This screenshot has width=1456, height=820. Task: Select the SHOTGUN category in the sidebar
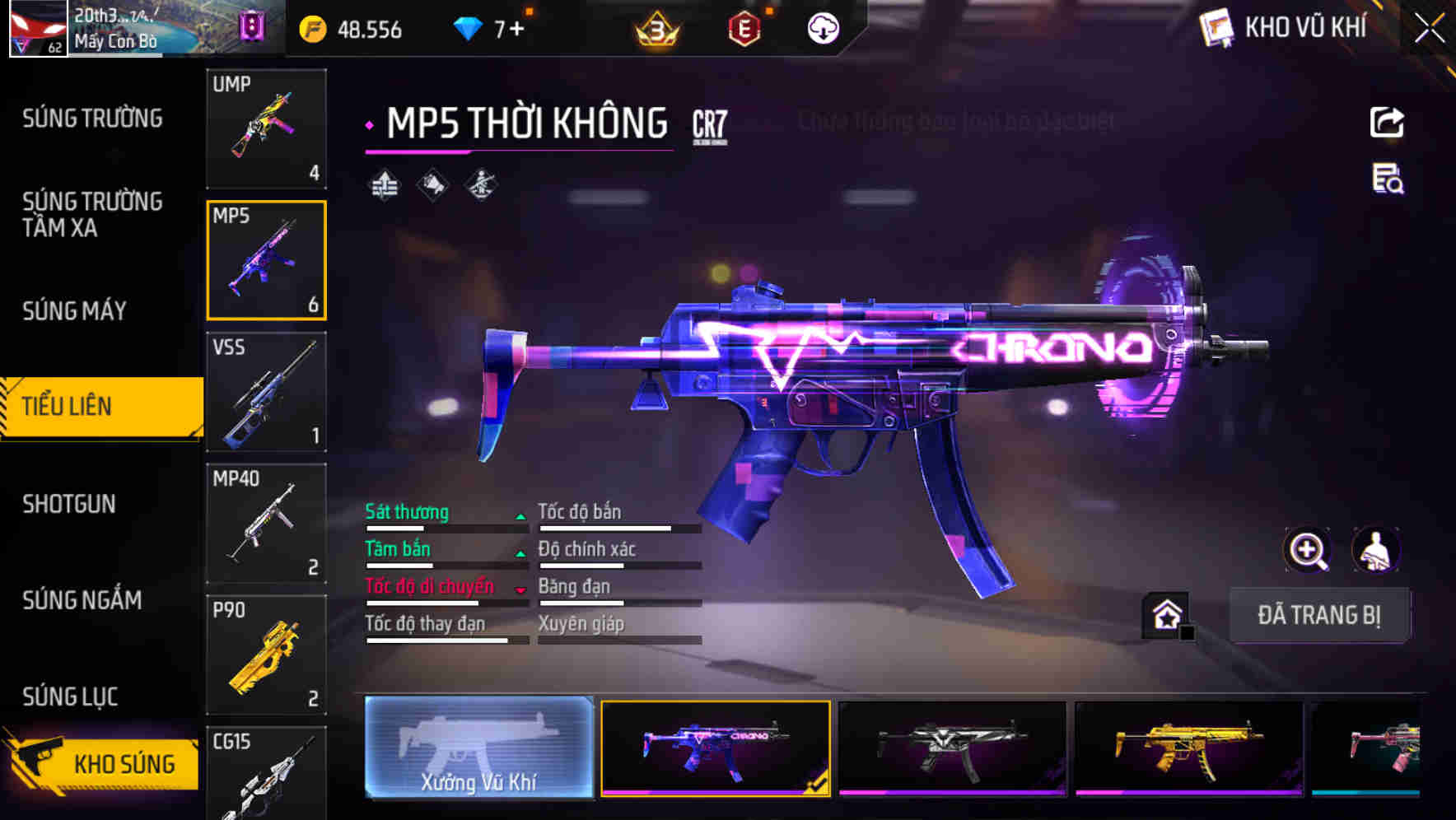coord(70,503)
